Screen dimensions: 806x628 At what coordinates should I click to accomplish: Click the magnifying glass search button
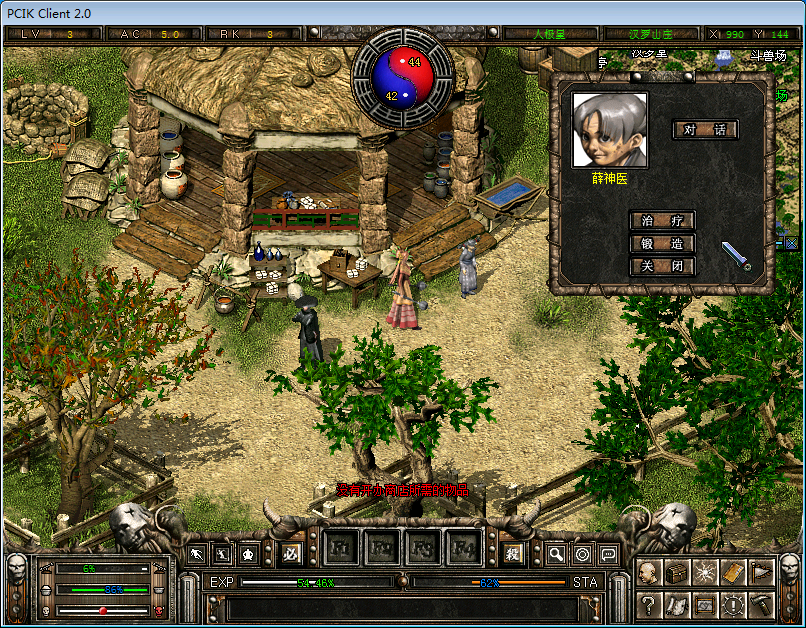coord(556,553)
